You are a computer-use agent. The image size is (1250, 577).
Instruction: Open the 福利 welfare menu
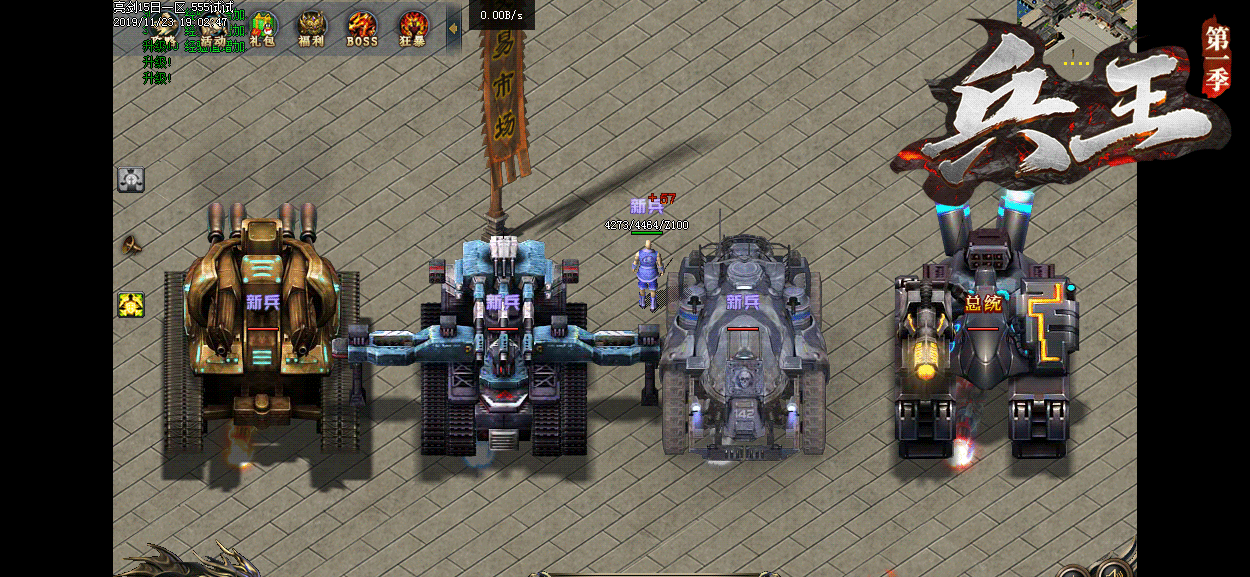[x=311, y=29]
